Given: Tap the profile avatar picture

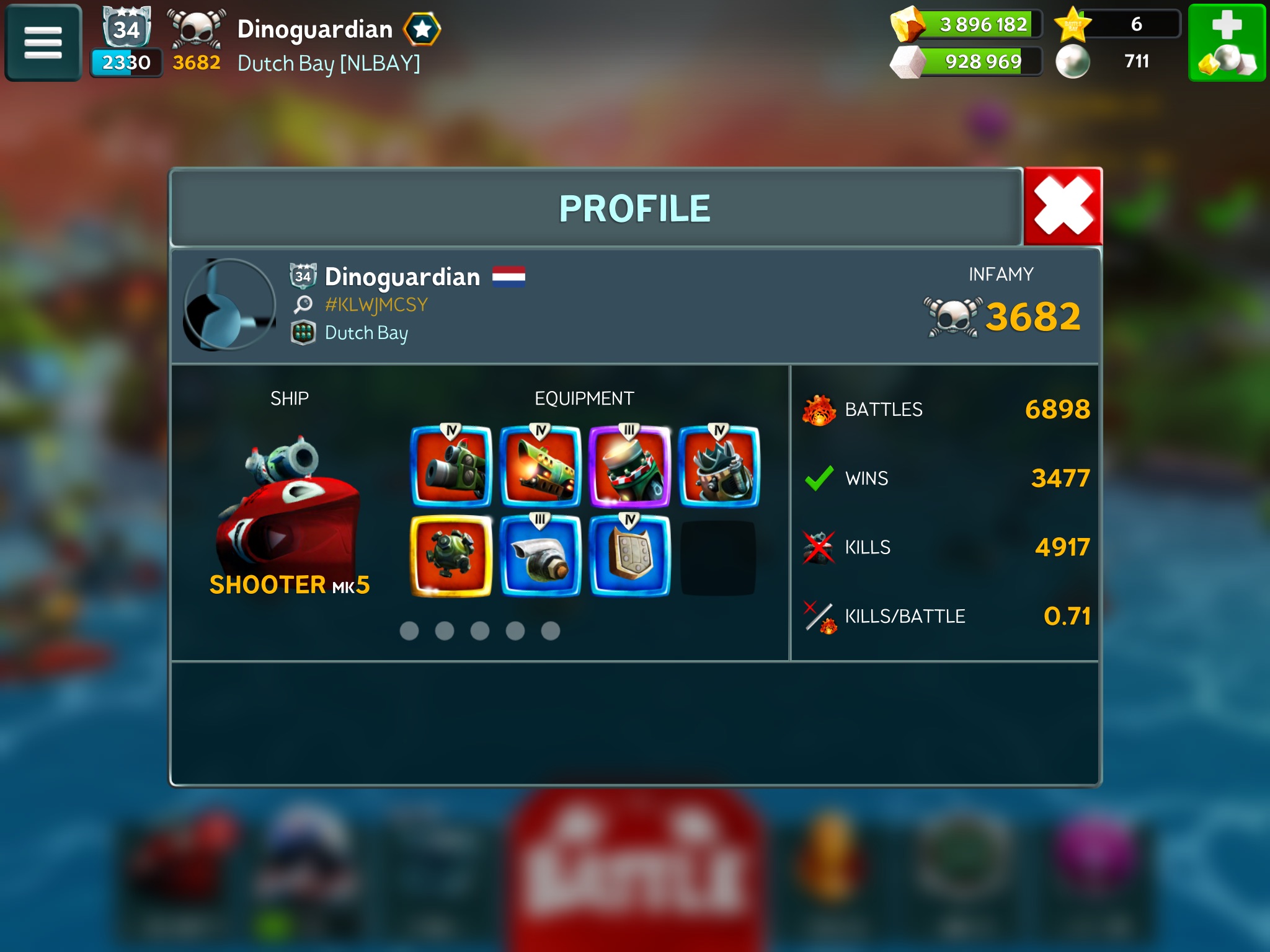Looking at the screenshot, I should [x=229, y=305].
